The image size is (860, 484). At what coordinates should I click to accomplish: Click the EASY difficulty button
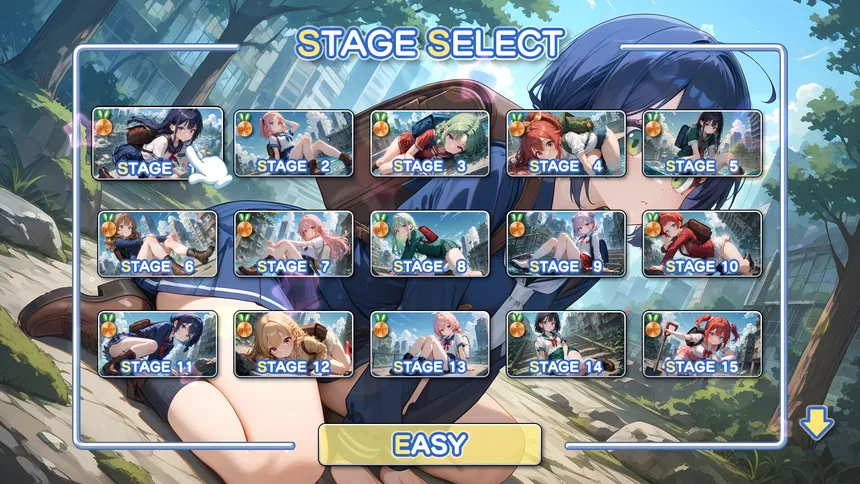tap(430, 443)
